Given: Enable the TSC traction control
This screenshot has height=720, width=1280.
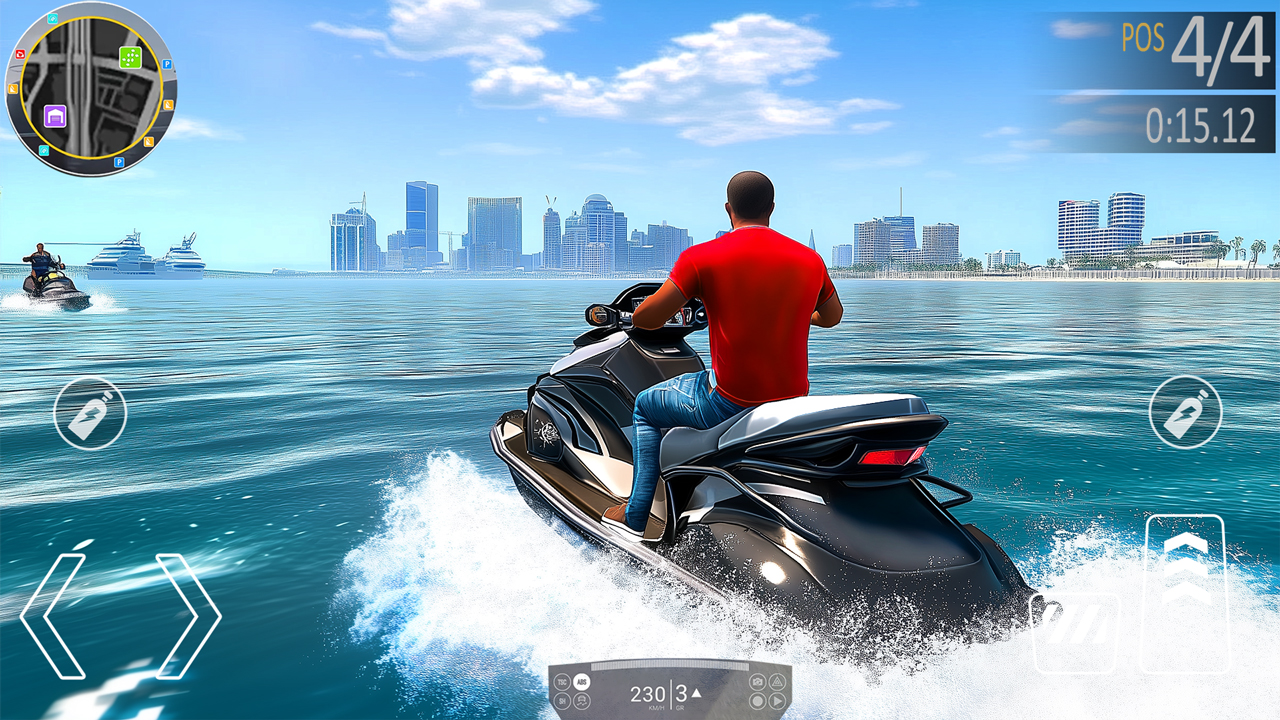Looking at the screenshot, I should (563, 681).
